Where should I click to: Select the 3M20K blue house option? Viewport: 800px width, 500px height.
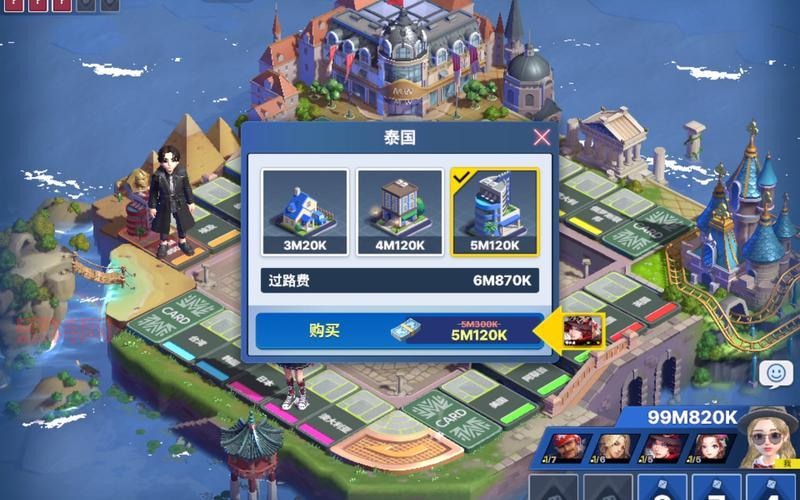(x=305, y=212)
